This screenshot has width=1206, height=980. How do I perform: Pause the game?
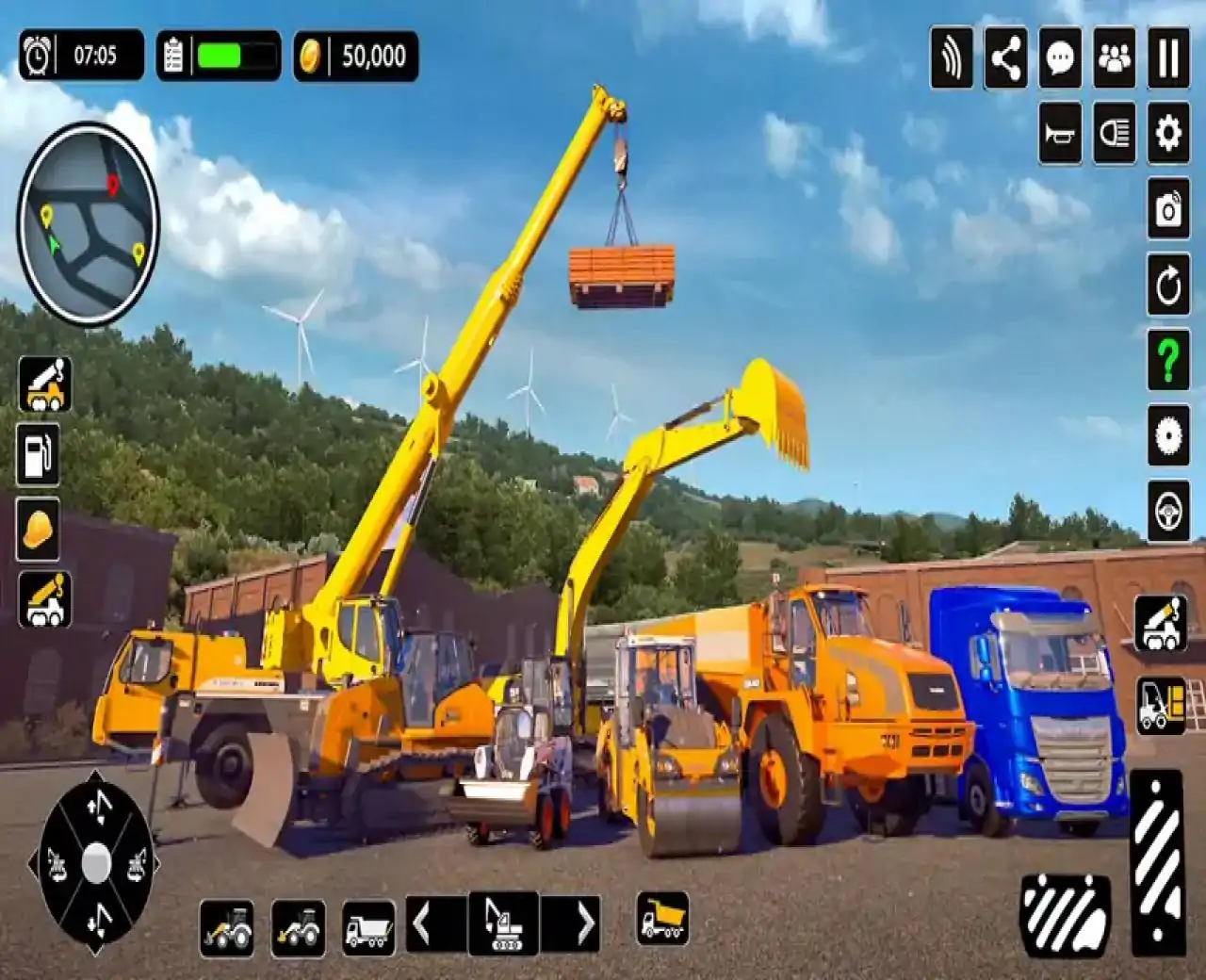1168,58
